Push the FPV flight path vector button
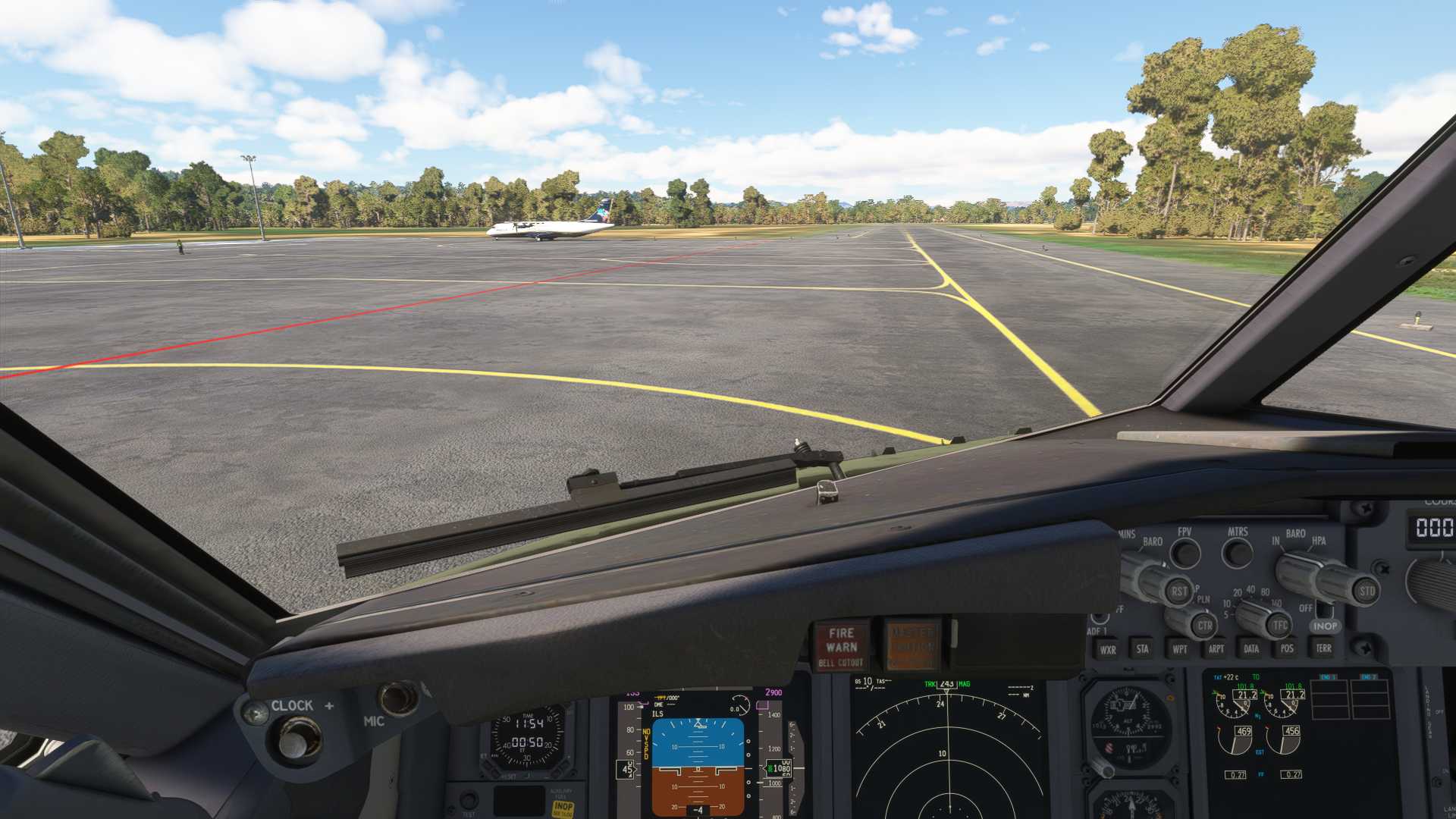Screen dimensions: 1456x819 1185,554
